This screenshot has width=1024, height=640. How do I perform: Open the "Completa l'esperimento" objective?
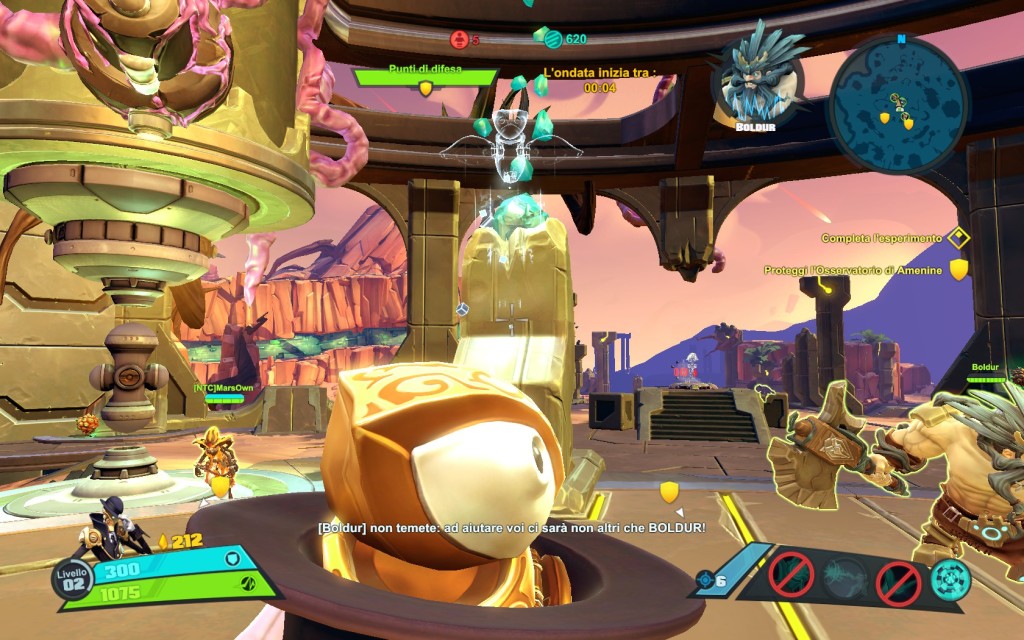(881, 239)
